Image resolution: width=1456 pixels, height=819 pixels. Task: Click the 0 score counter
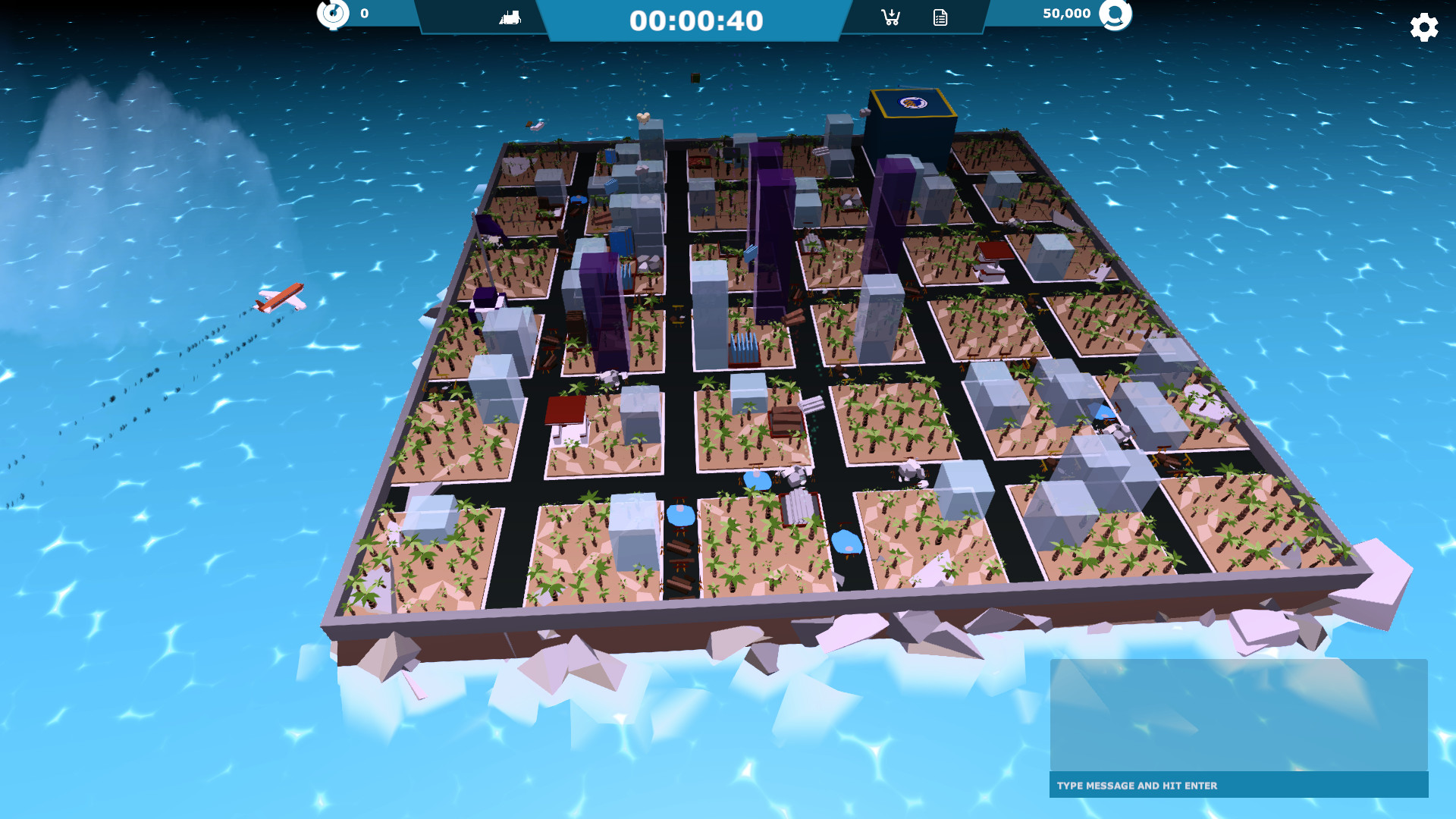362,12
